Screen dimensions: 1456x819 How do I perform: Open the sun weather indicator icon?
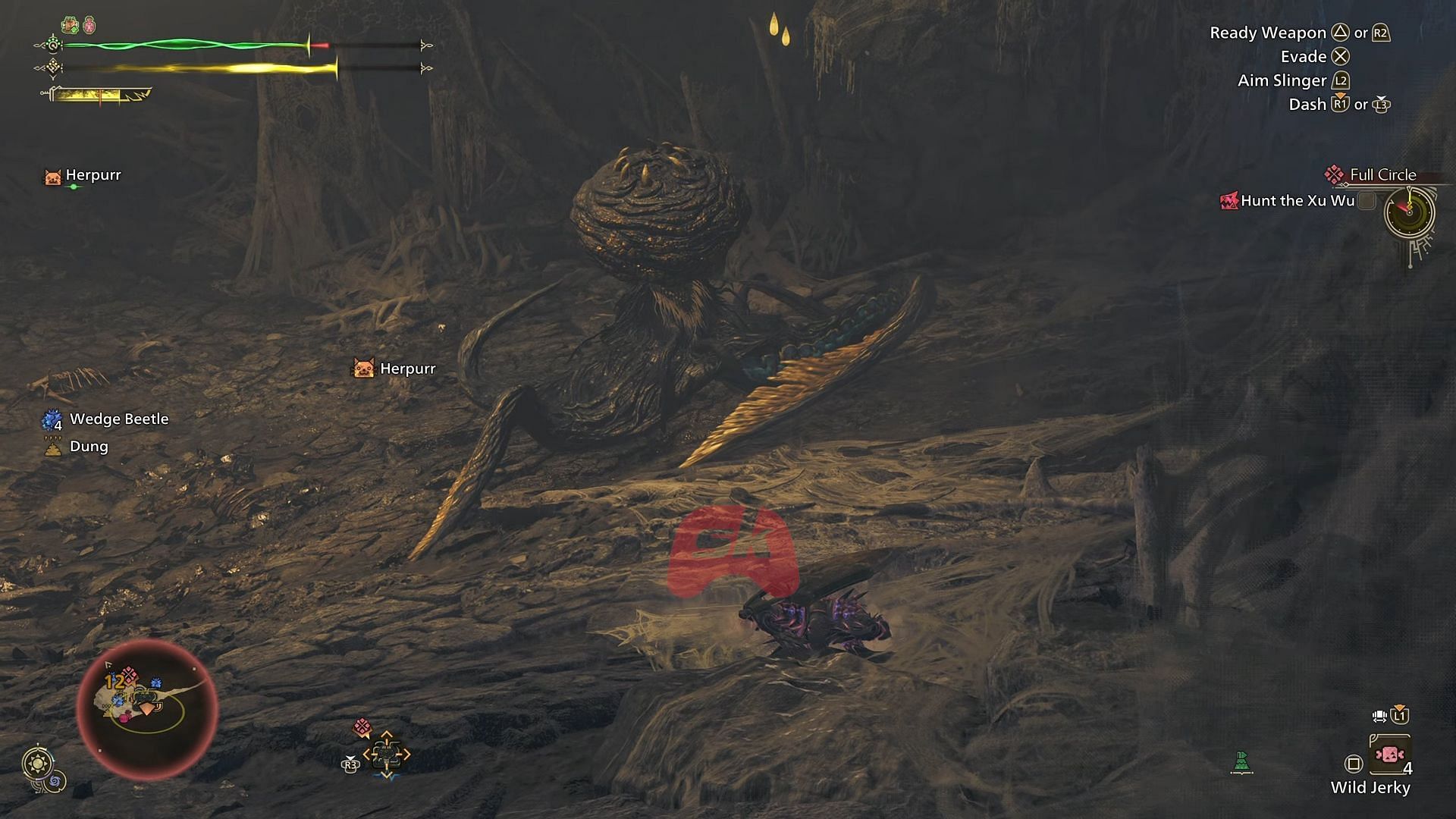38,762
